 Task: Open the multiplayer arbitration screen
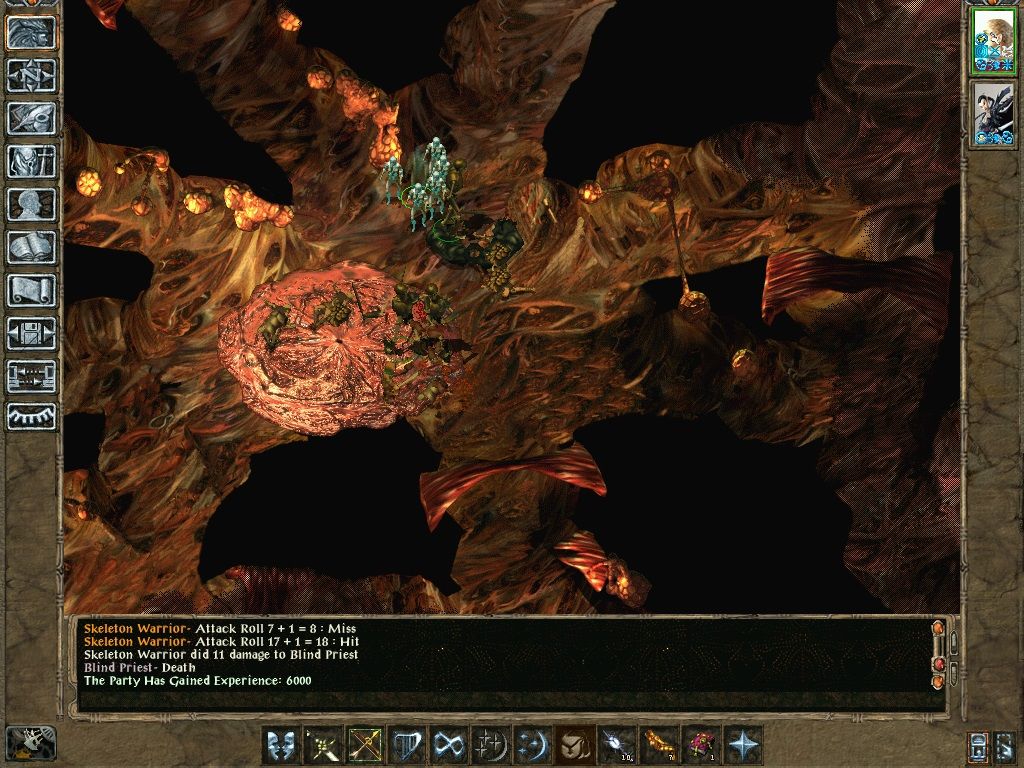[31, 376]
